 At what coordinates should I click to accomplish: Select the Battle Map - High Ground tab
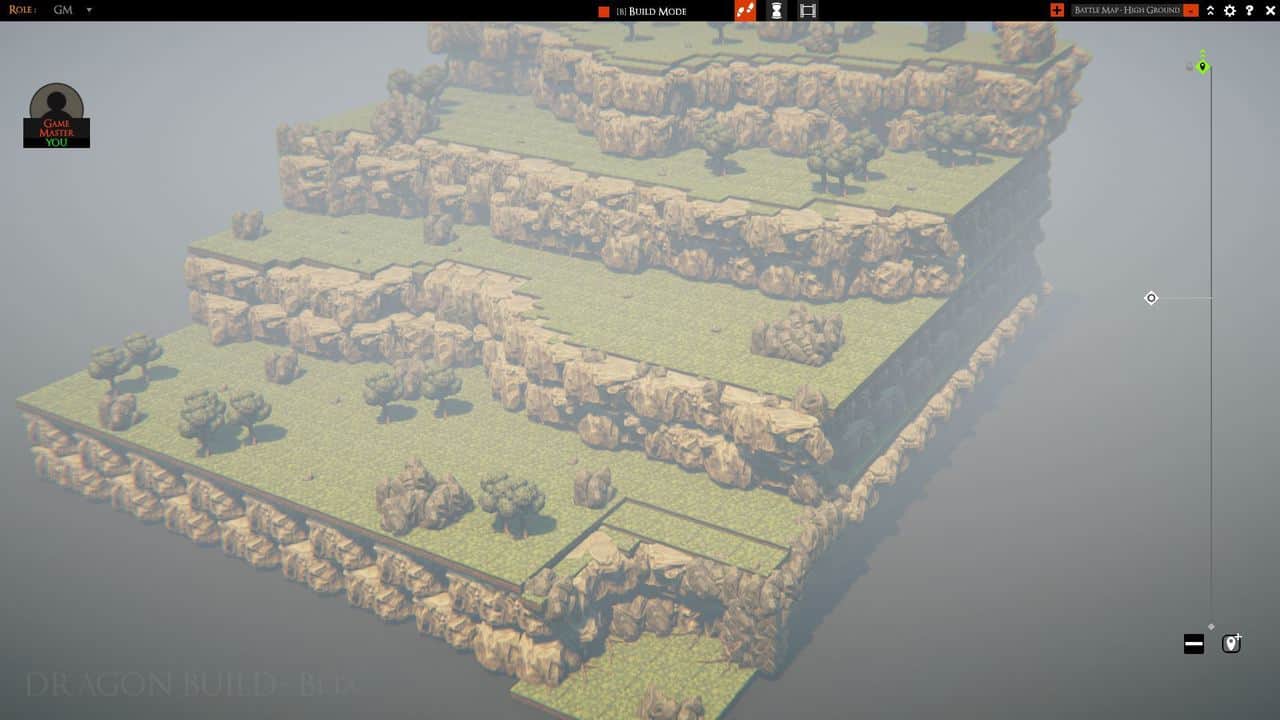(1128, 10)
